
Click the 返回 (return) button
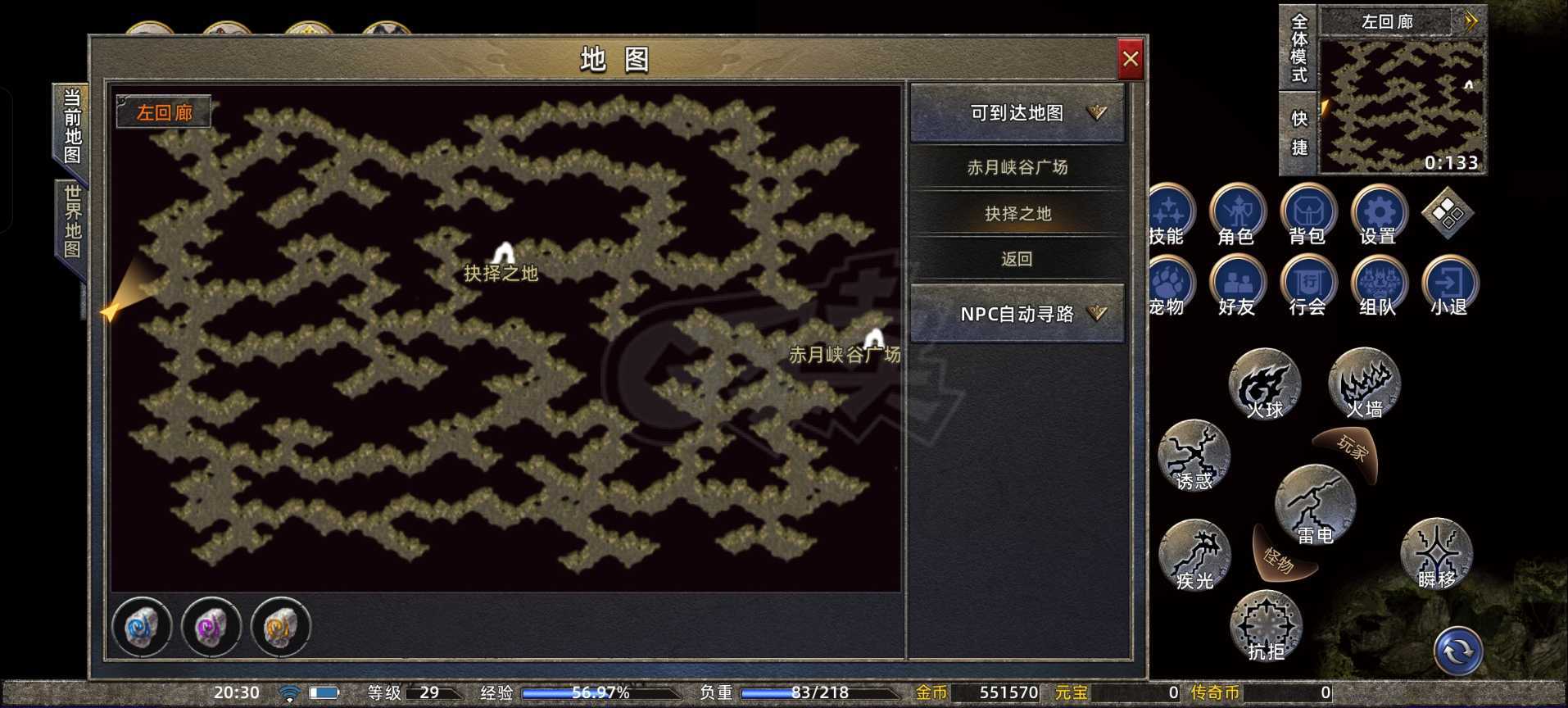[x=1016, y=258]
